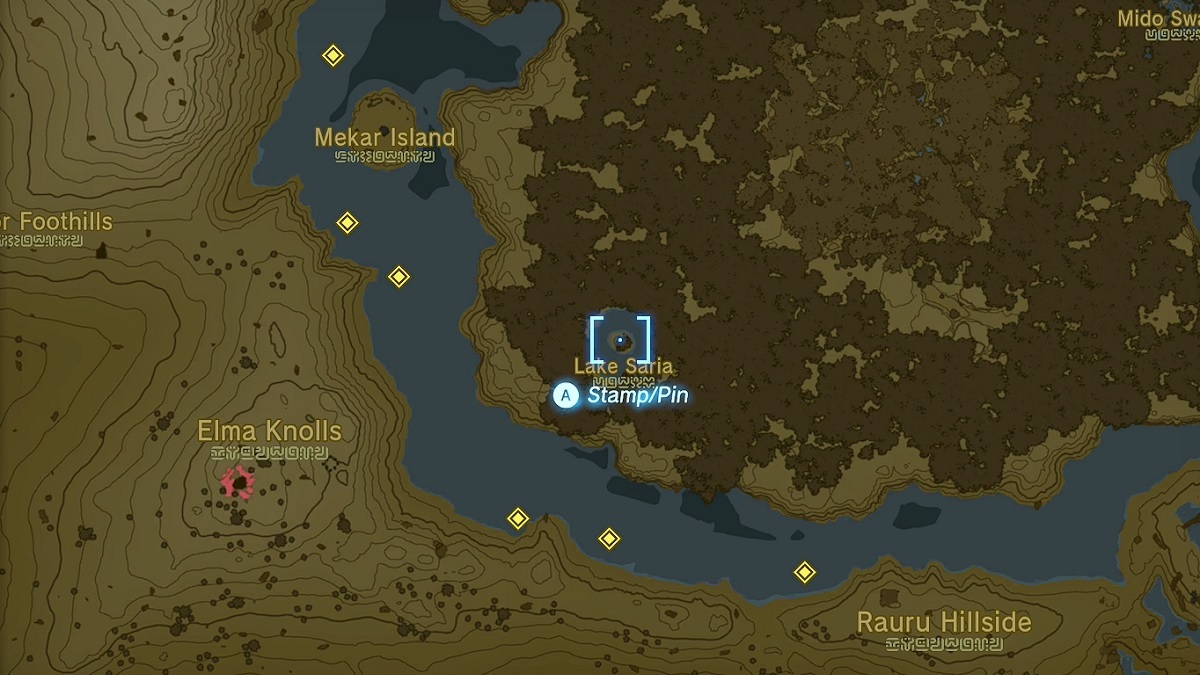Select the yellow diamond marker nearest Rauru Hillside

pos(804,572)
